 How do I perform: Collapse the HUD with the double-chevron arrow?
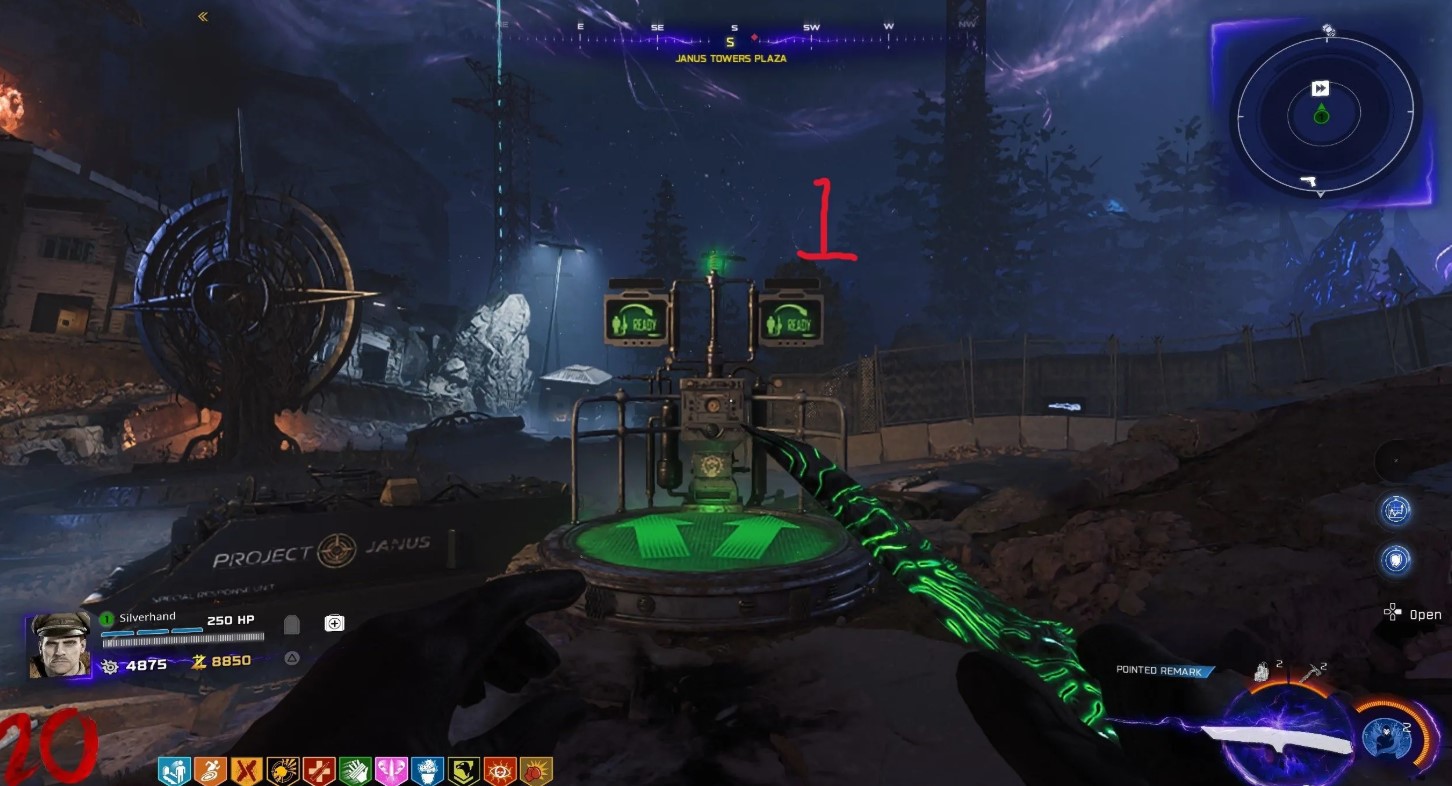tap(203, 16)
